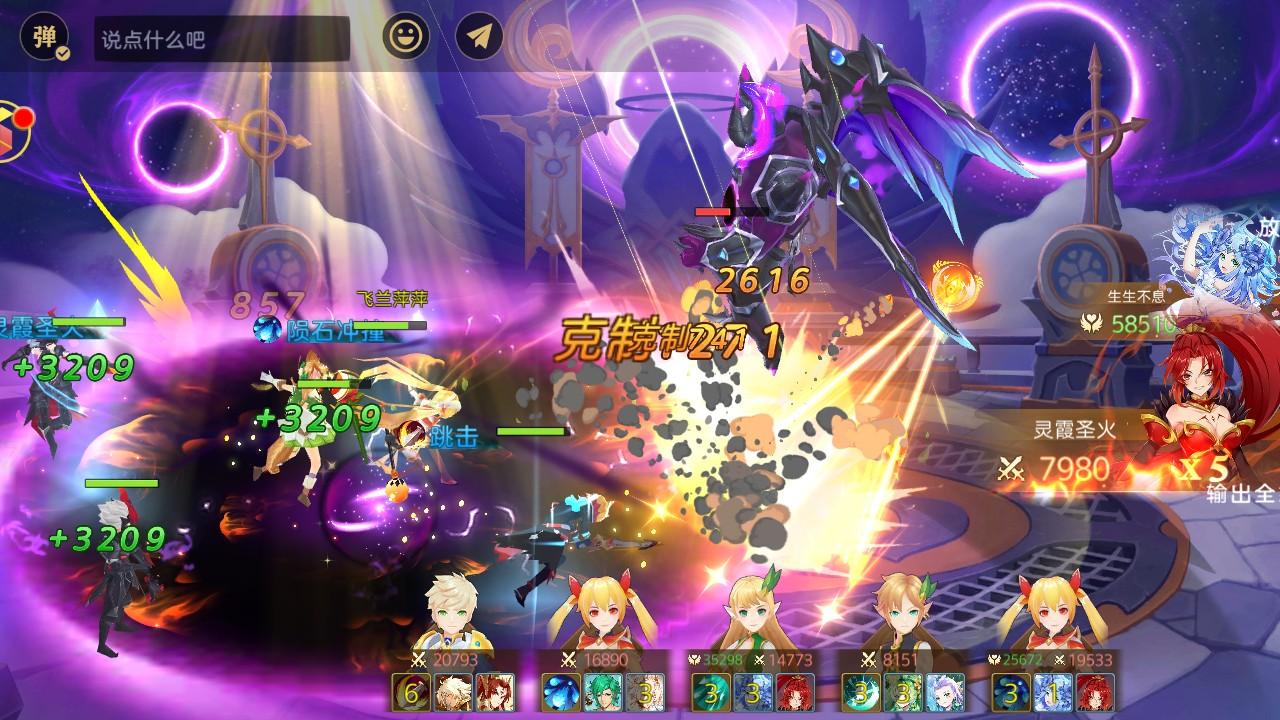
Task: Use the blue orb skill under the 16890 hero
Action: (x=561, y=692)
